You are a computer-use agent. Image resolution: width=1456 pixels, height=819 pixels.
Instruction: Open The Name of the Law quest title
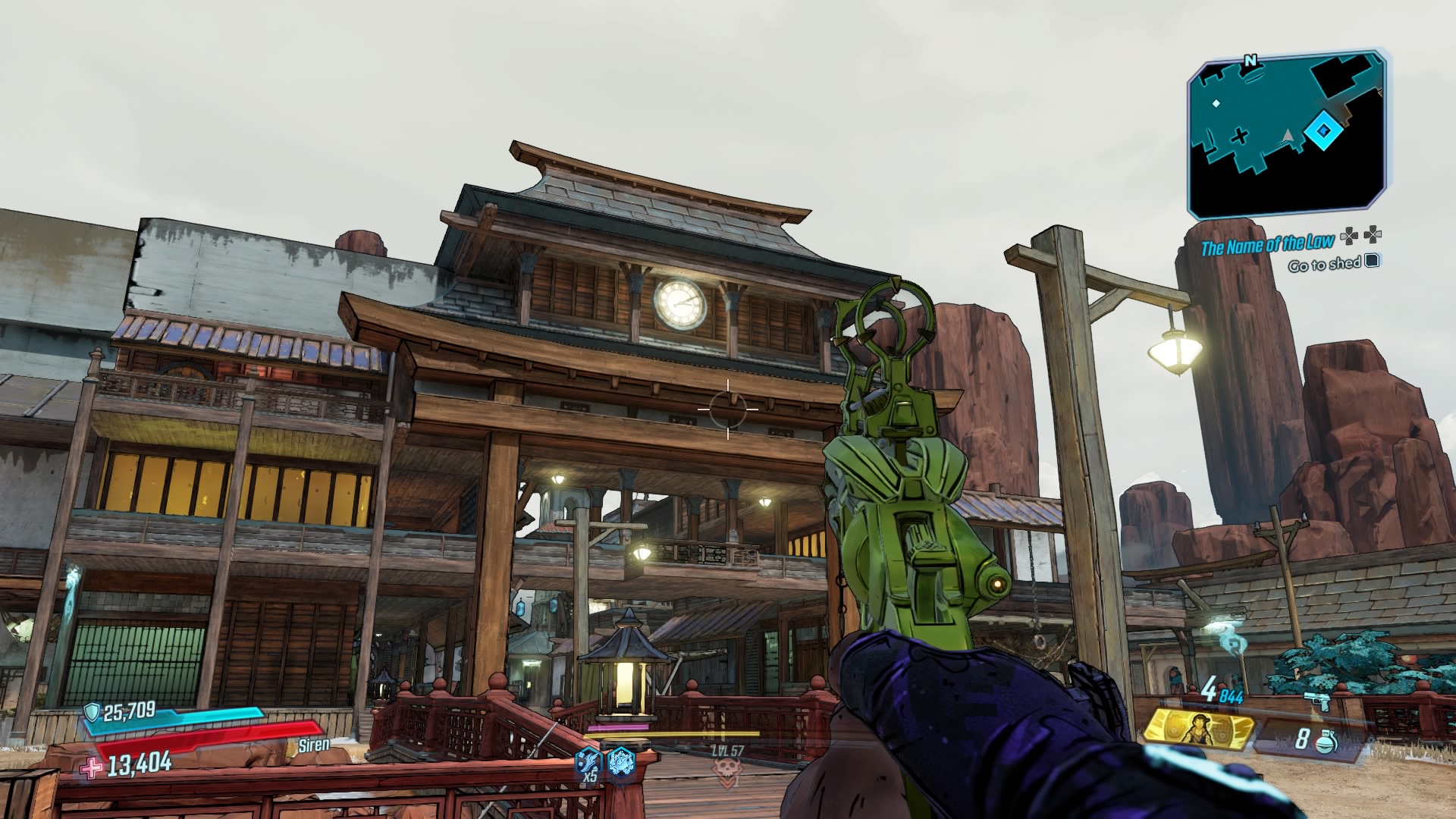1268,244
